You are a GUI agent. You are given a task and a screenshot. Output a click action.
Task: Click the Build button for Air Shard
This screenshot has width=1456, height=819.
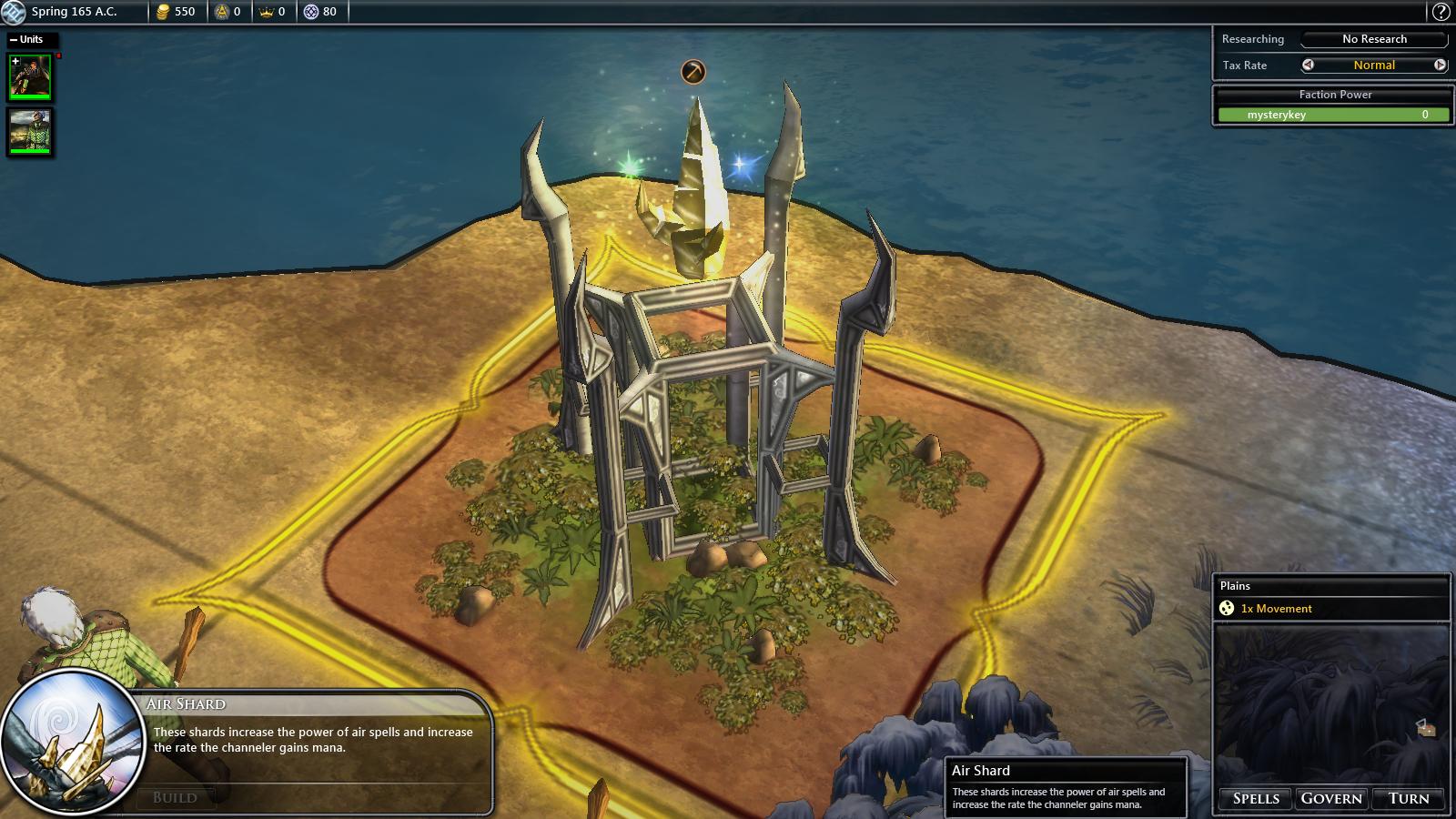(x=176, y=797)
